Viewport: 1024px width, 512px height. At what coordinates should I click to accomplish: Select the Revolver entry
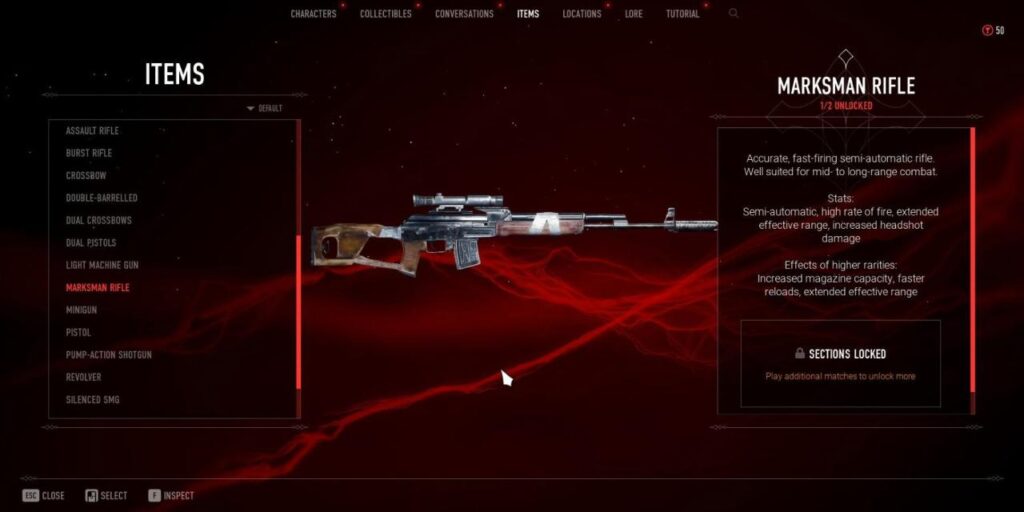[85, 377]
